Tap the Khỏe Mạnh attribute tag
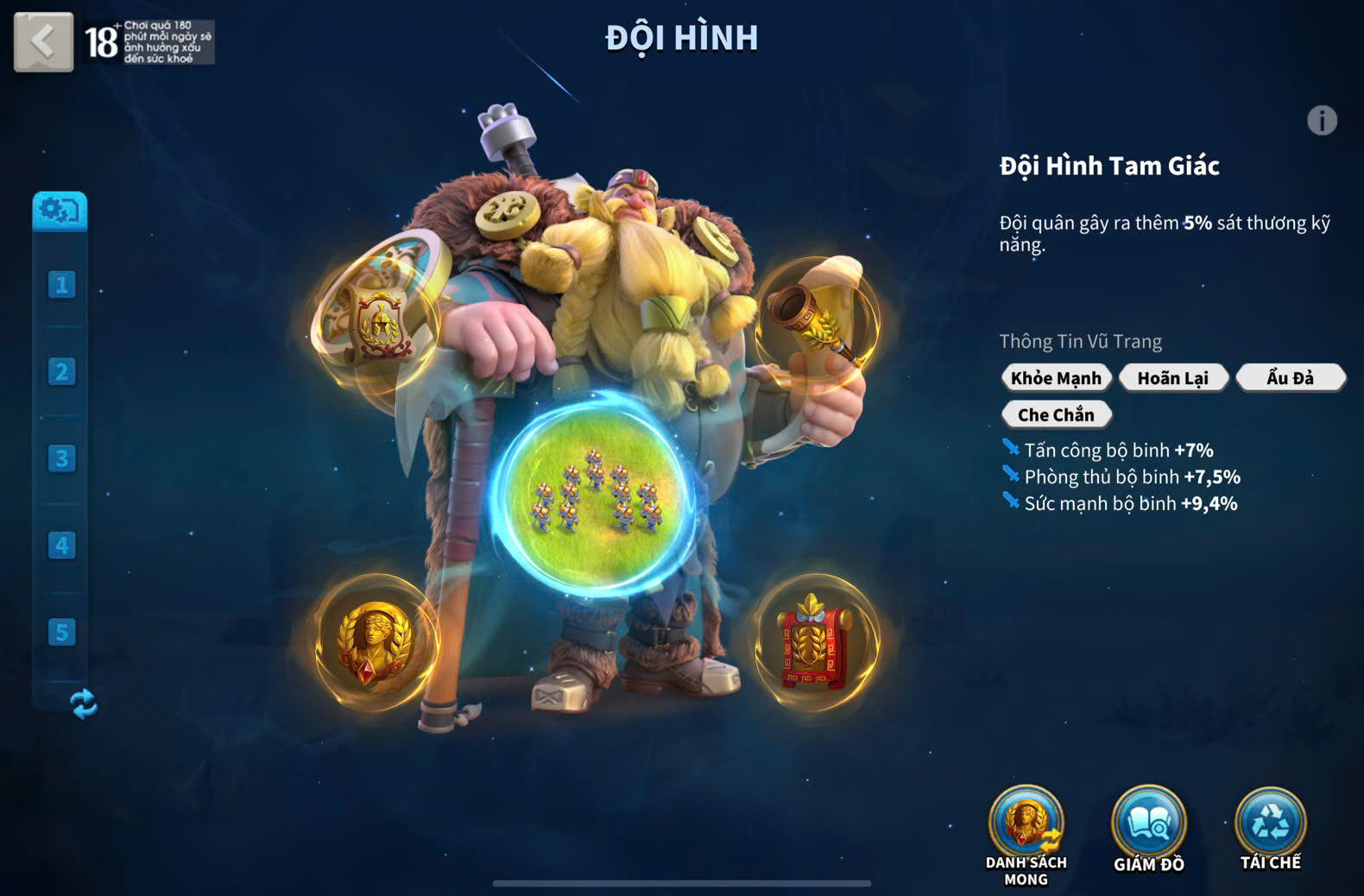 1056,378
